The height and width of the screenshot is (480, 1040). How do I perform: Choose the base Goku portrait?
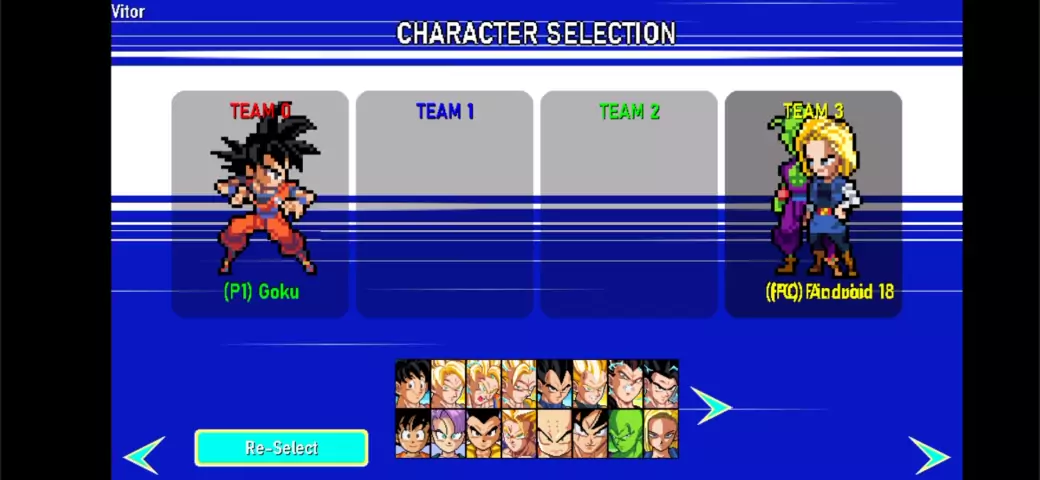412,384
